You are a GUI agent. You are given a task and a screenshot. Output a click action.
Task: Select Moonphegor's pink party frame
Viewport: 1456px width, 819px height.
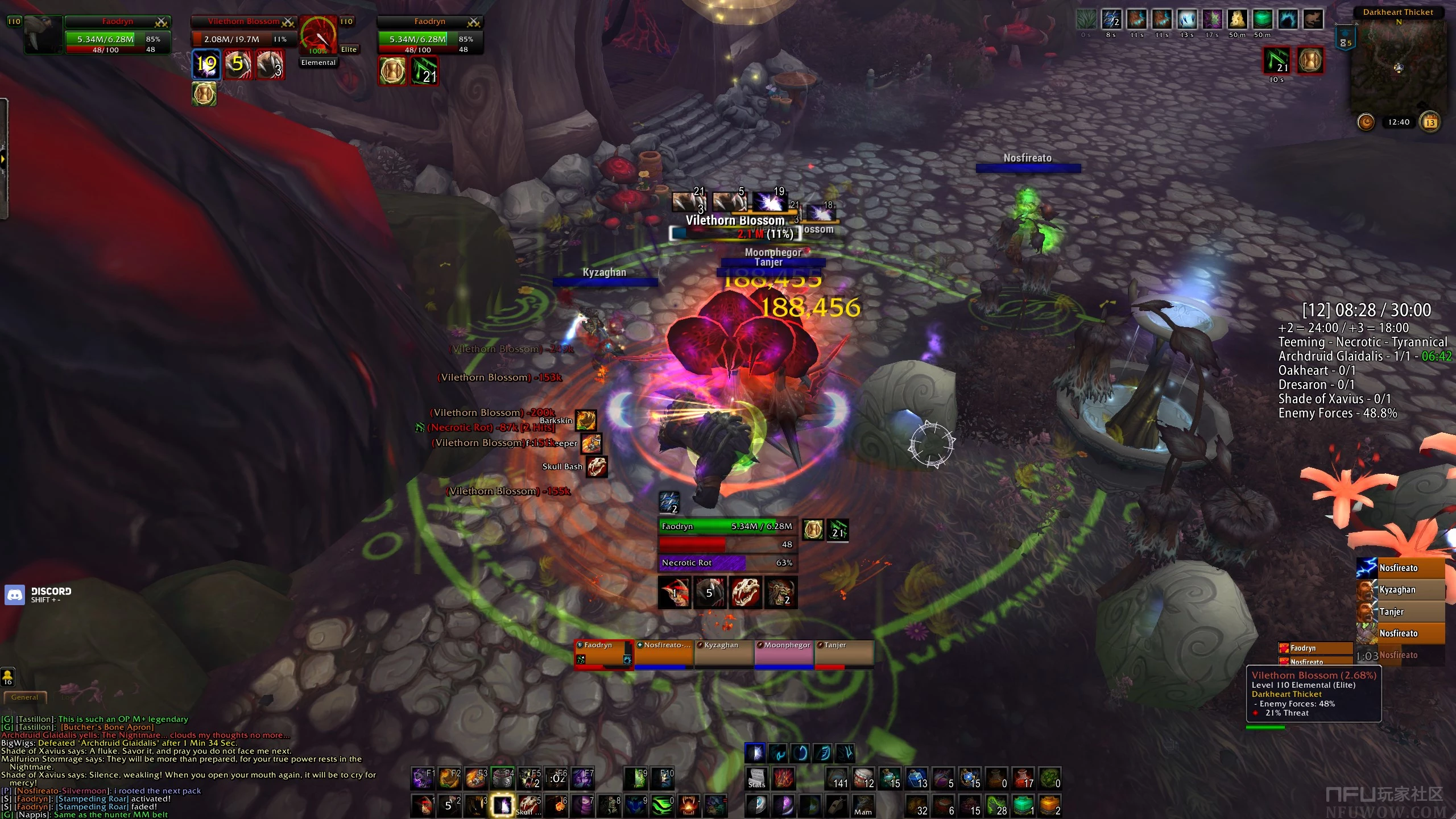[784, 654]
